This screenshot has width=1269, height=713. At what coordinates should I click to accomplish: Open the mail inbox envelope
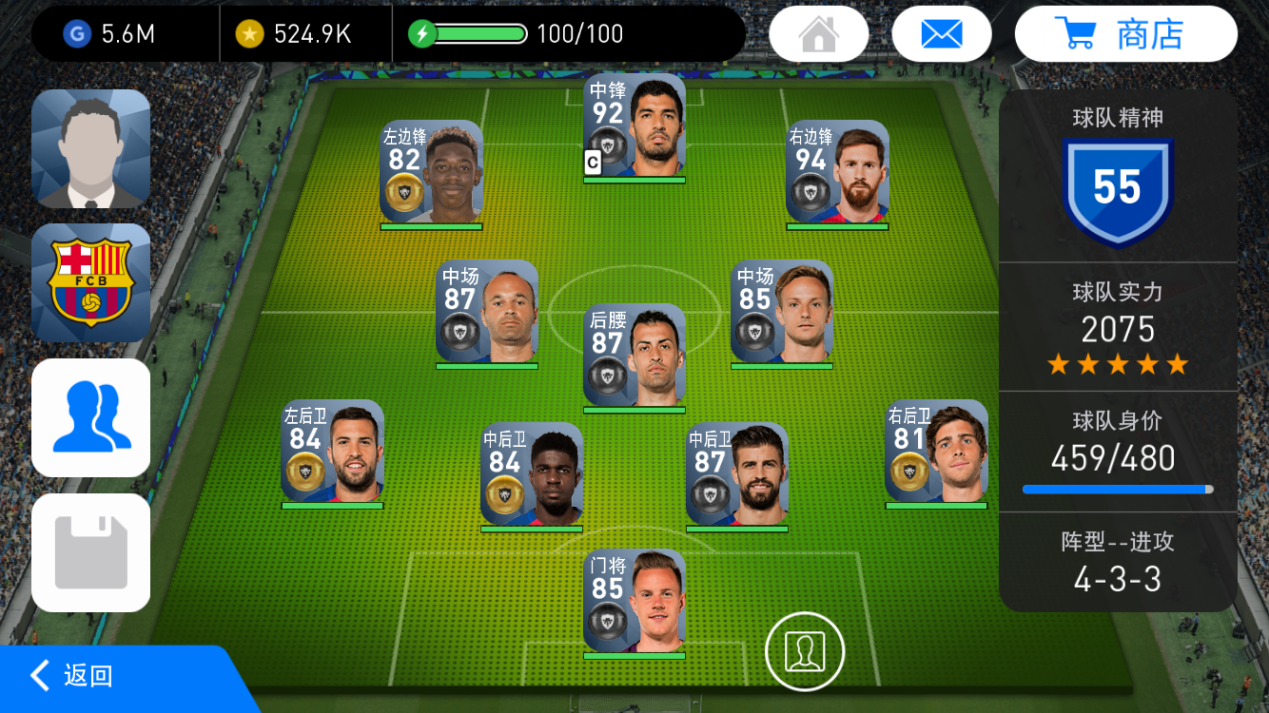pyautogui.click(x=941, y=34)
